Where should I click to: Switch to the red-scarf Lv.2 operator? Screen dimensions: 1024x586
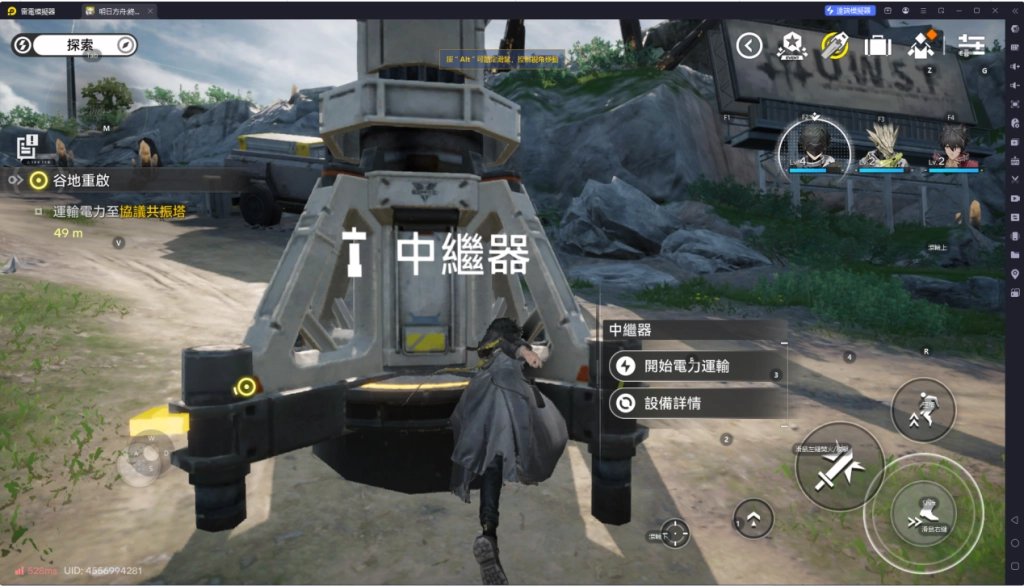[954, 146]
